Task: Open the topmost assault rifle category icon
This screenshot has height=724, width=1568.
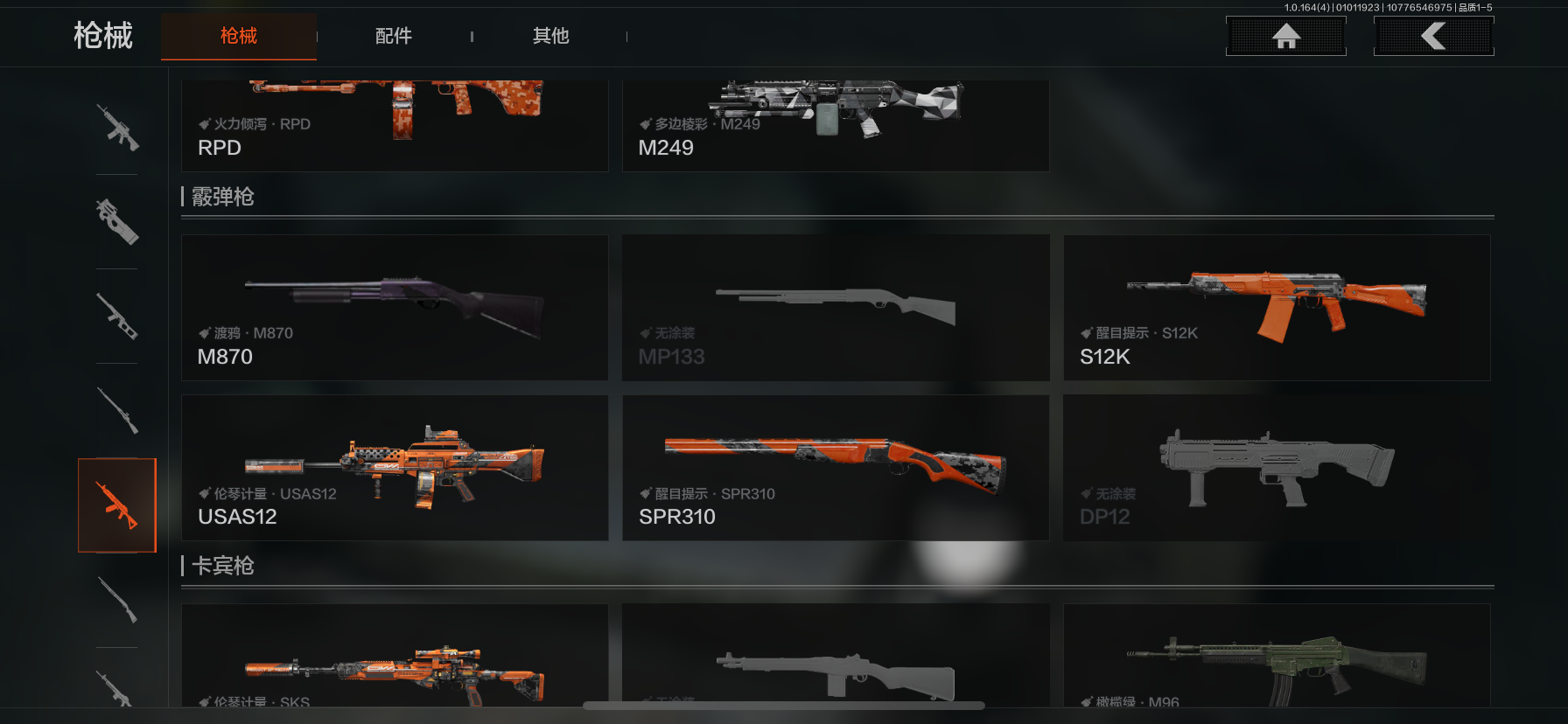Action: click(117, 128)
